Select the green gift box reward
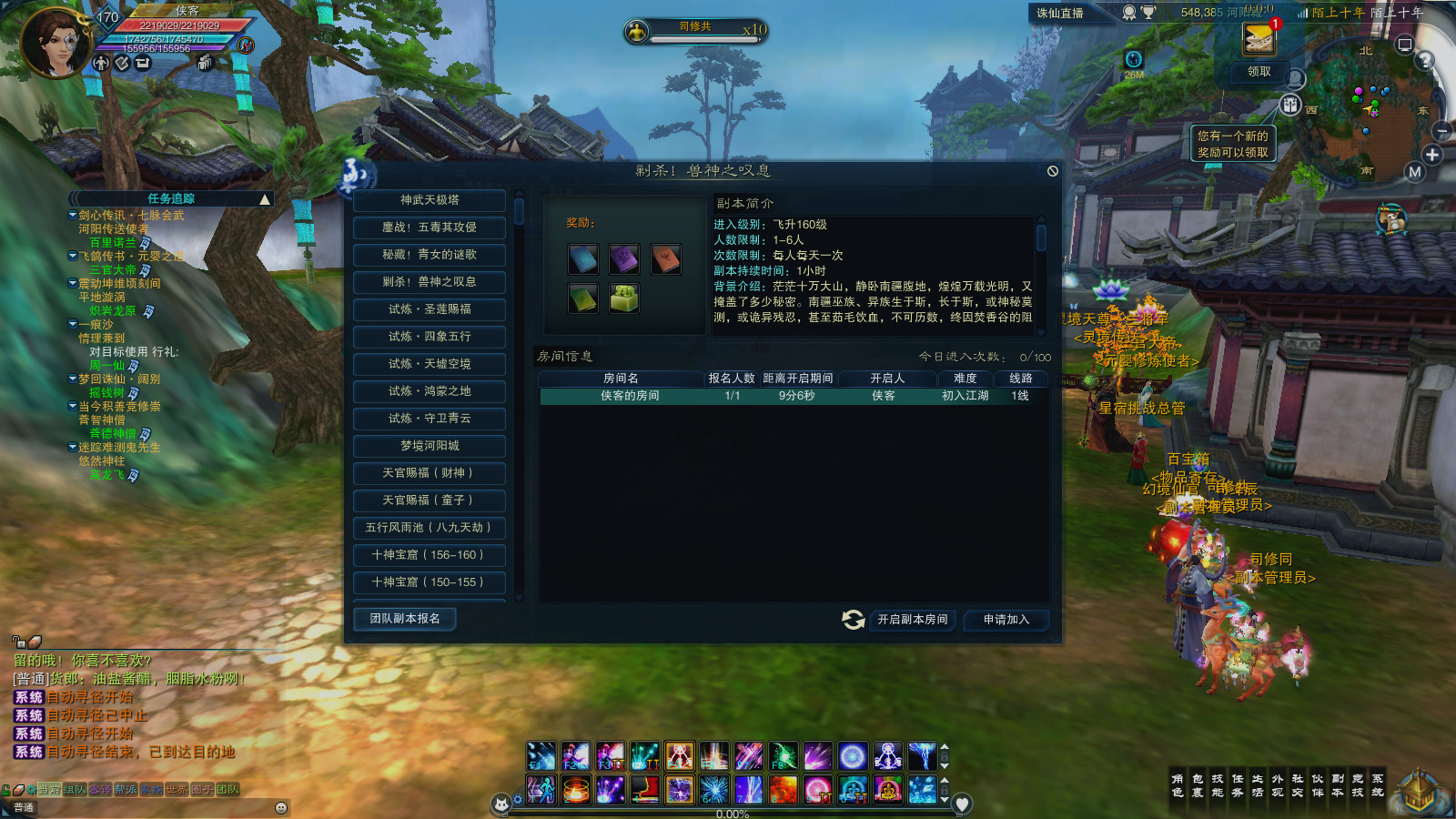This screenshot has height=819, width=1456. [x=624, y=298]
